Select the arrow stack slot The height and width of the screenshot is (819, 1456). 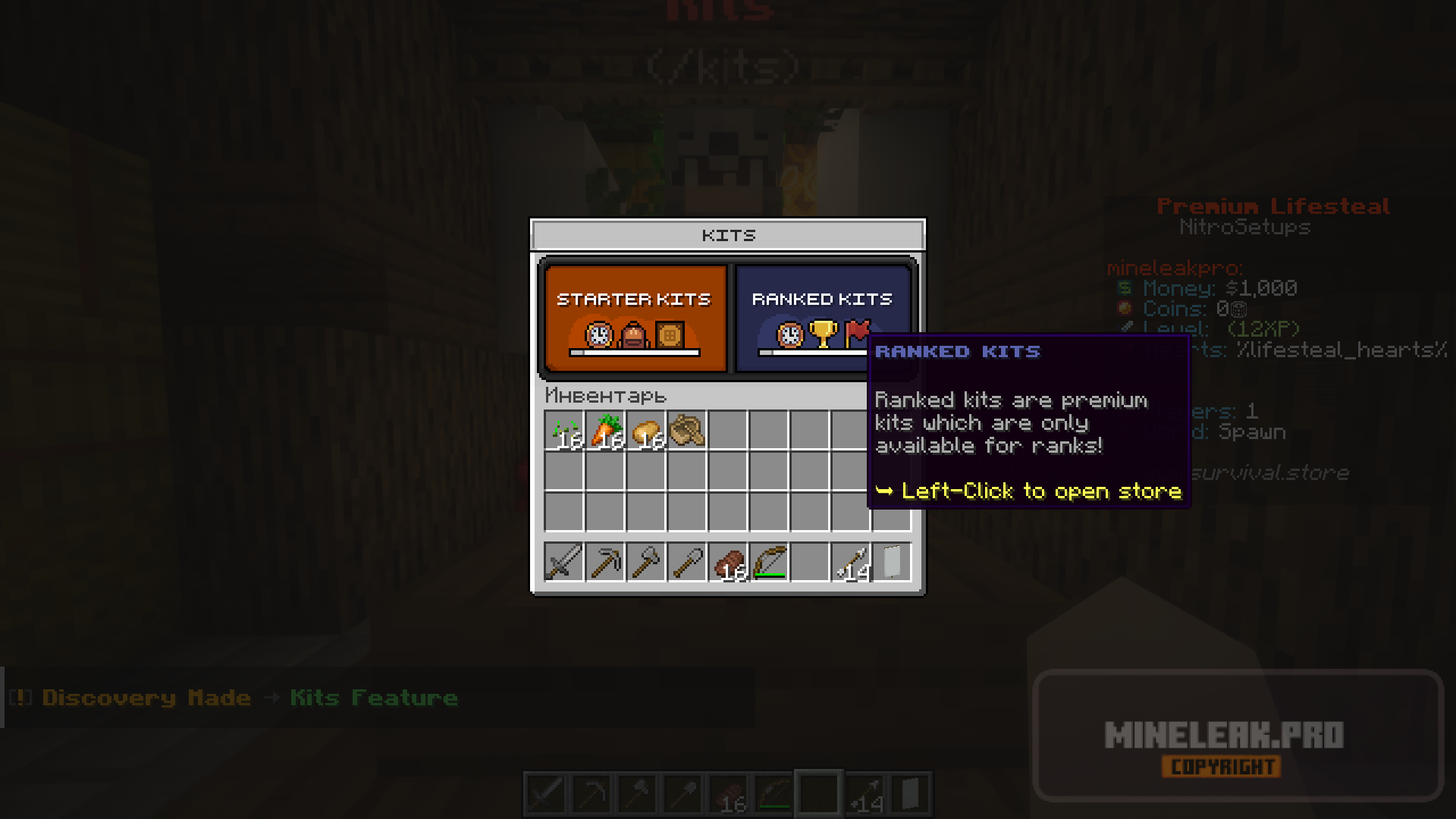[x=851, y=563]
